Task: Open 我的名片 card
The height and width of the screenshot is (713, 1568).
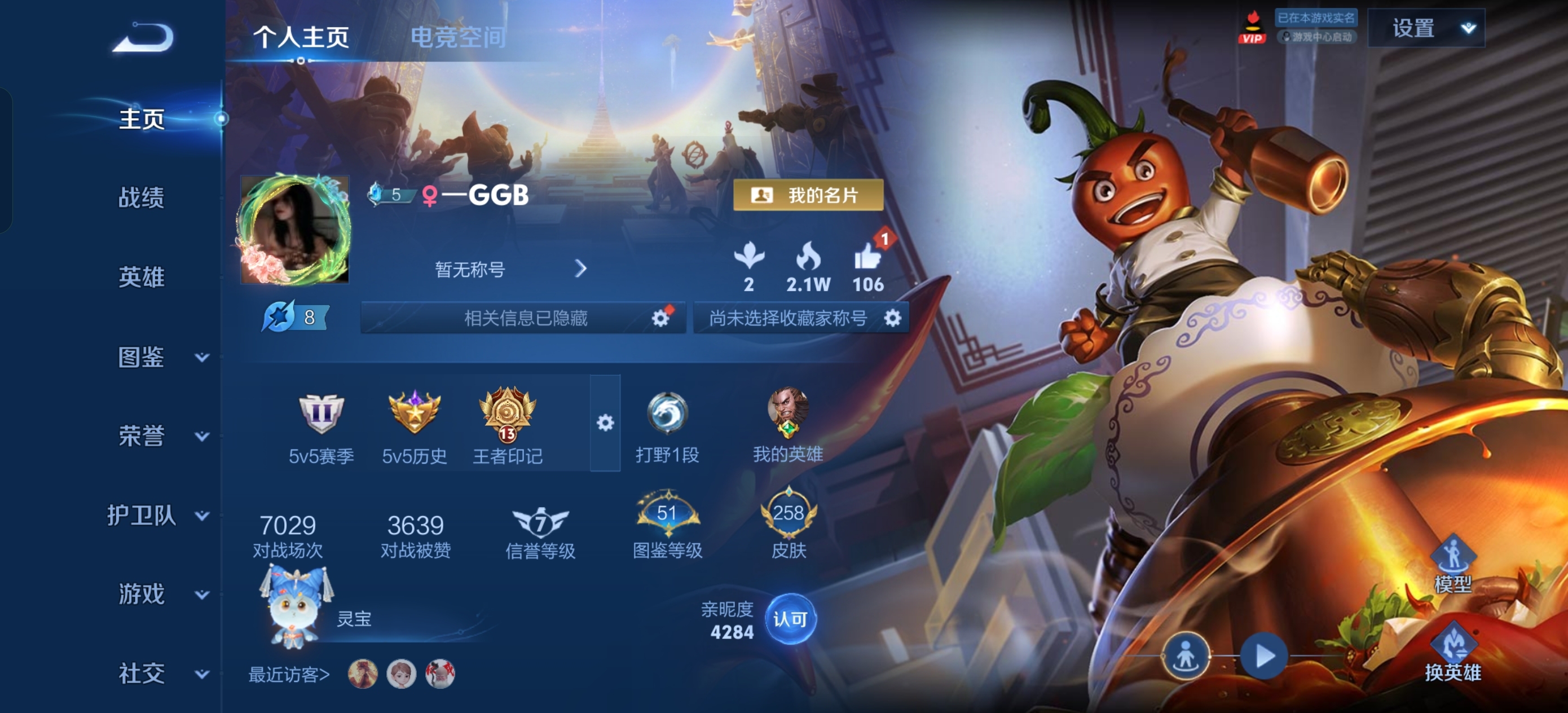Action: coord(808,195)
